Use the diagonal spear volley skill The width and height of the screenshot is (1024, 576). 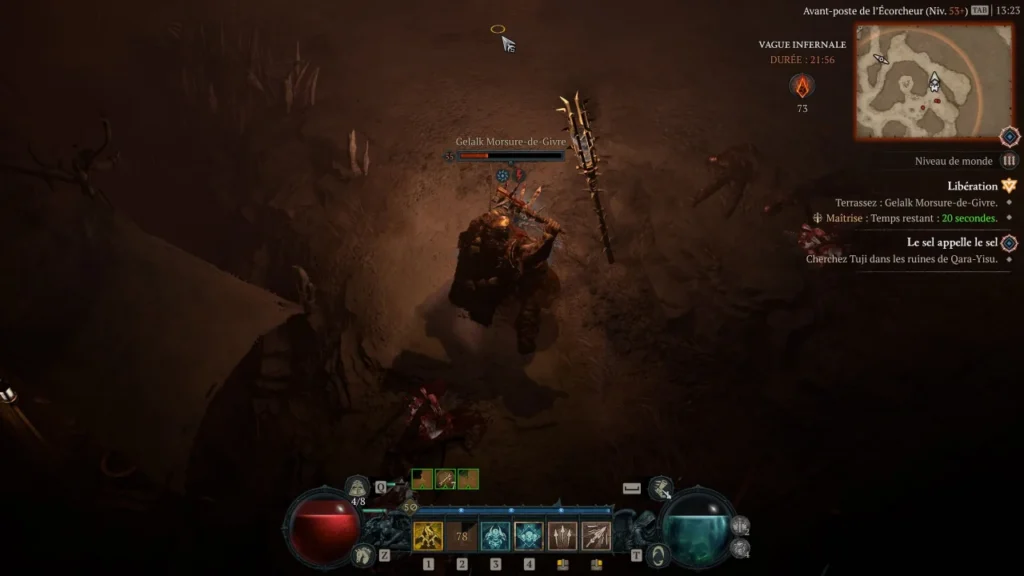tap(596, 536)
